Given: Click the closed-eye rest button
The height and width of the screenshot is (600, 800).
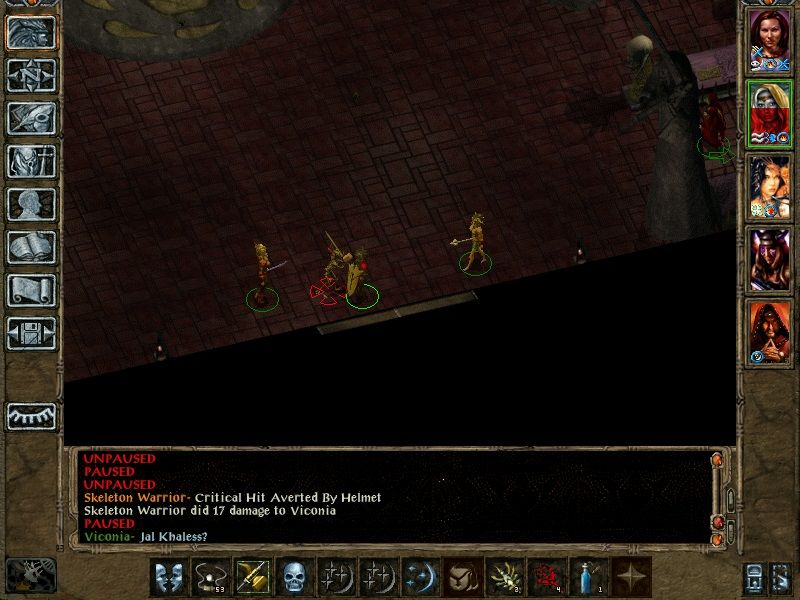Looking at the screenshot, I should [x=31, y=415].
